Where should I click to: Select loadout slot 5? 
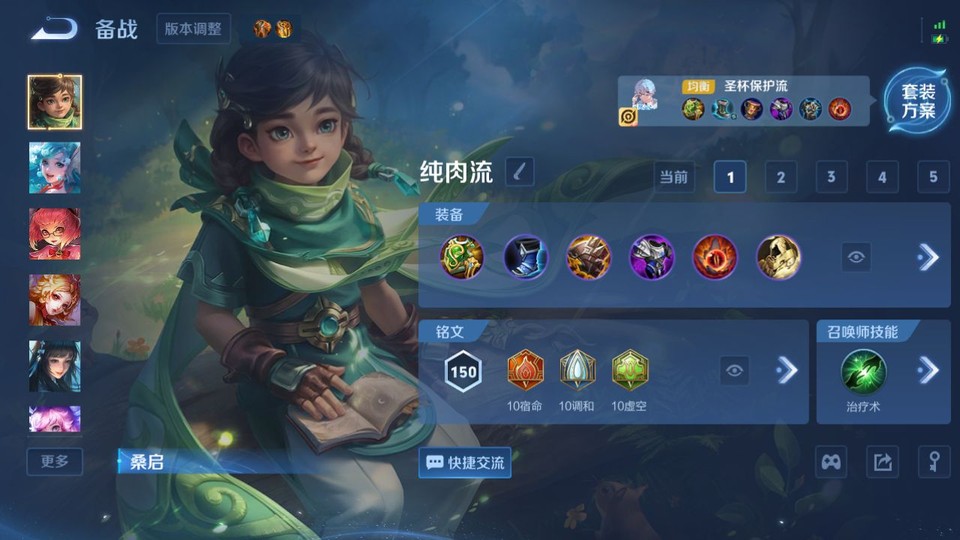(x=932, y=177)
